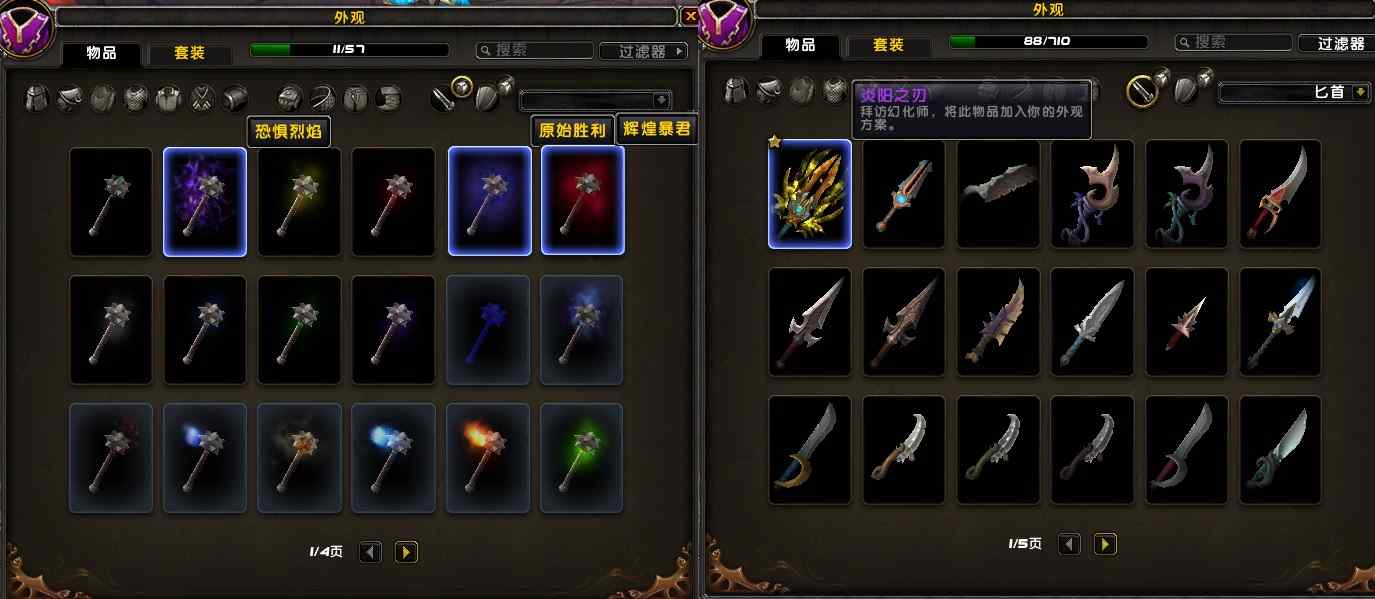This screenshot has height=599, width=1375.
Task: Close the appearance window showing 11/57
Action: (690, 16)
